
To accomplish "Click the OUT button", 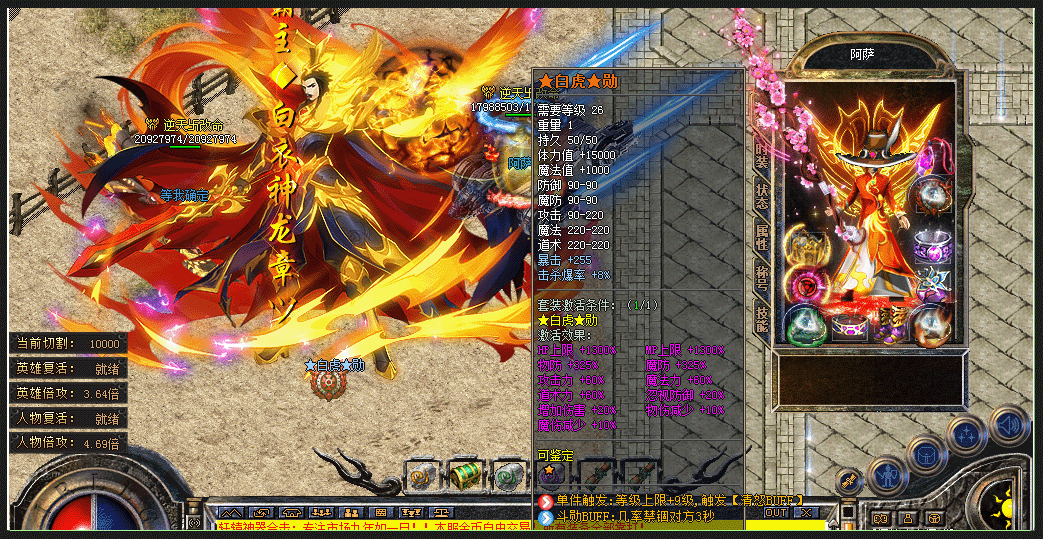I will coord(776,513).
